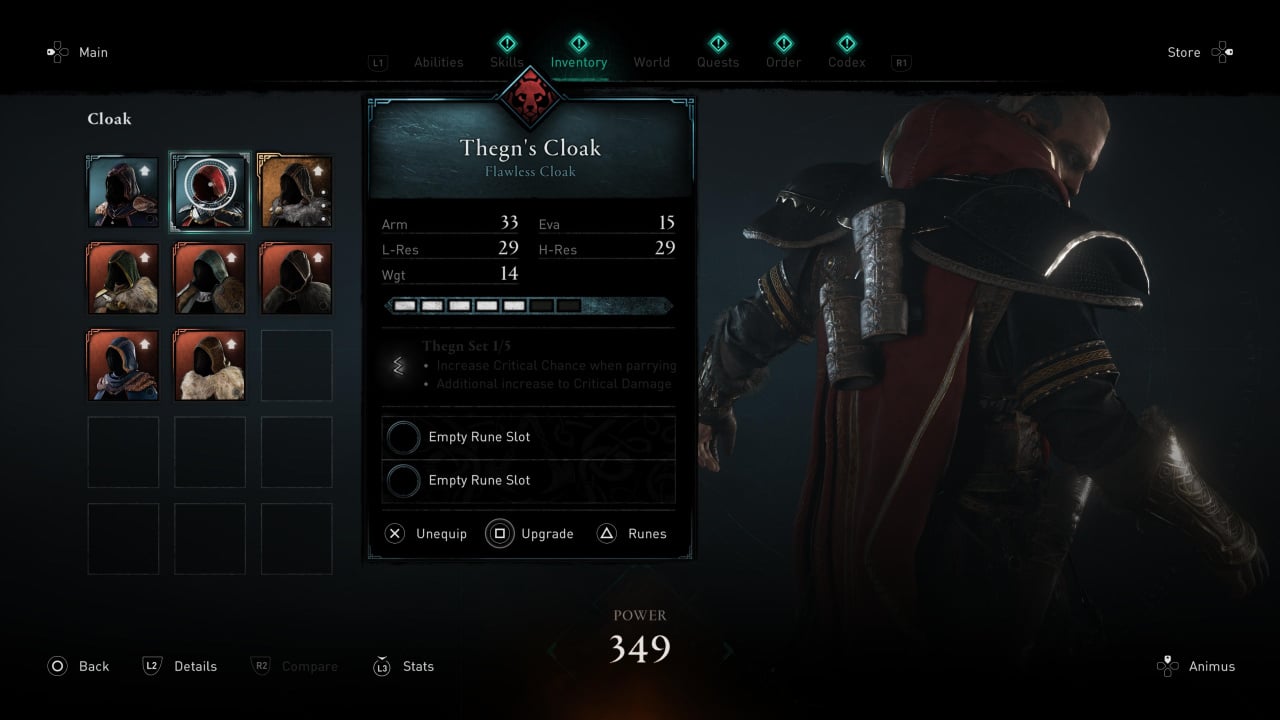This screenshot has width=1280, height=720.
Task: Select the brown-hooded cloak with white fur
Action: (x=210, y=365)
